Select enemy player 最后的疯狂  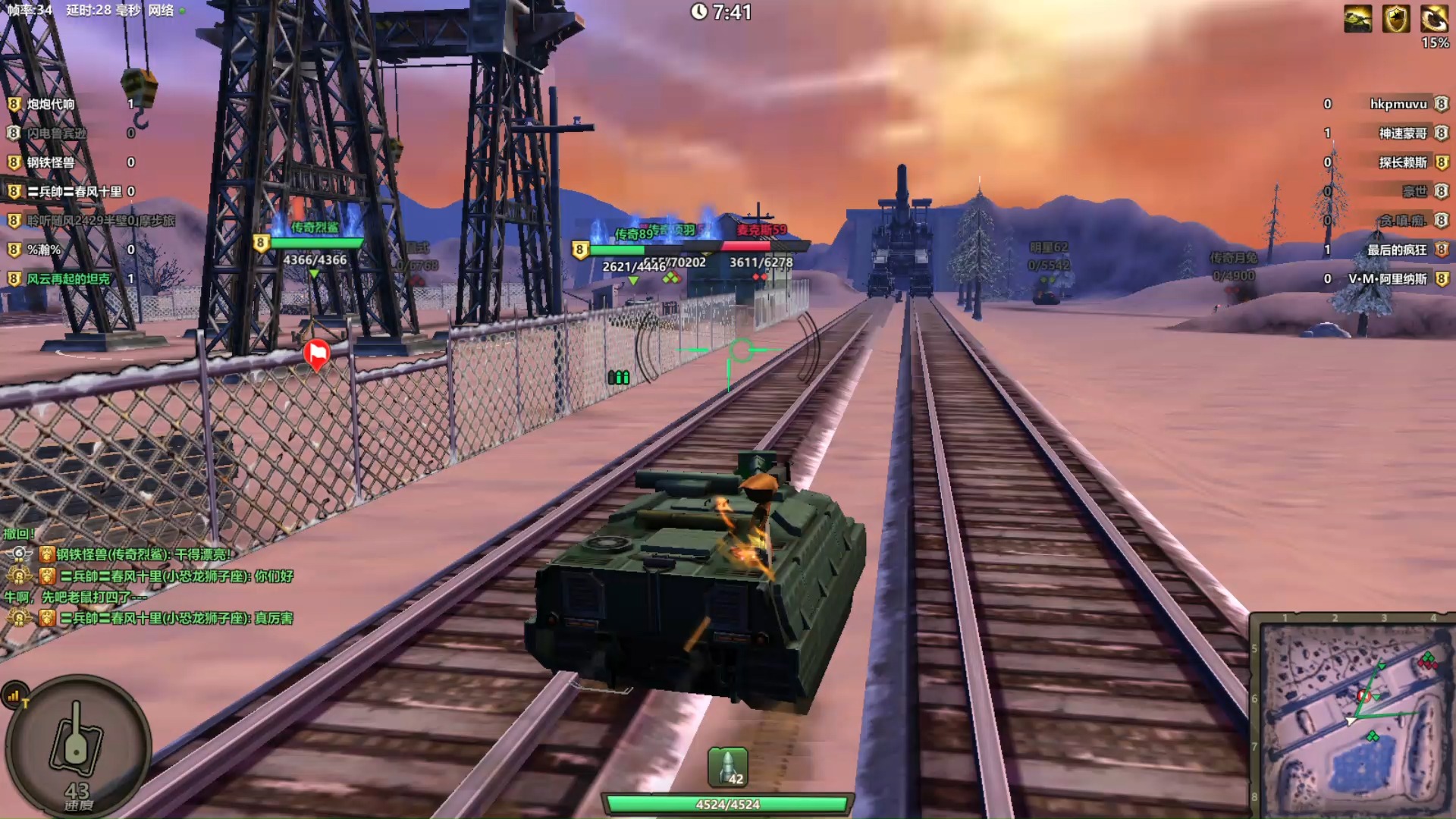[x=1396, y=250]
